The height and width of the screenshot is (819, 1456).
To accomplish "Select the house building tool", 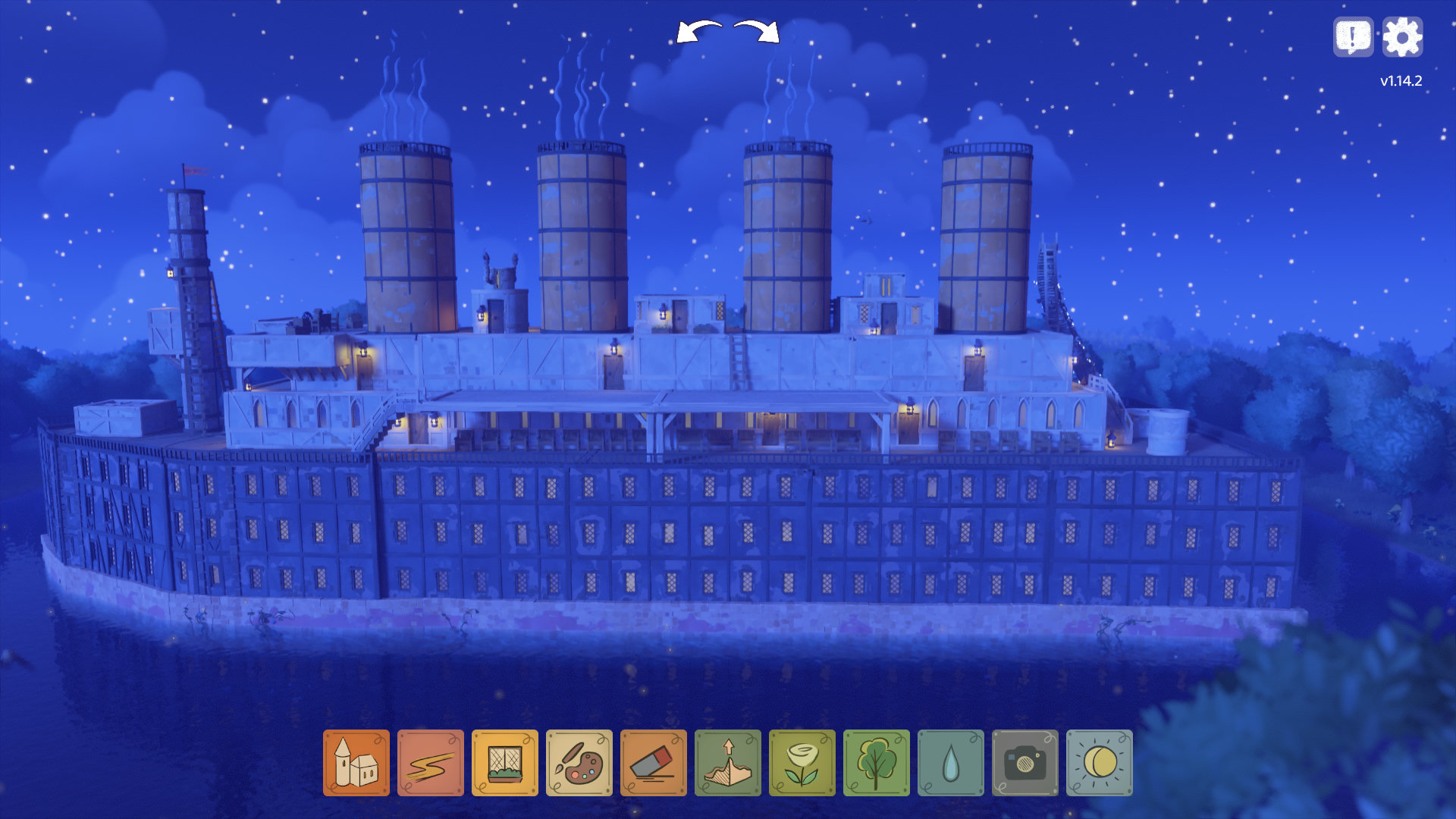I will click(356, 763).
